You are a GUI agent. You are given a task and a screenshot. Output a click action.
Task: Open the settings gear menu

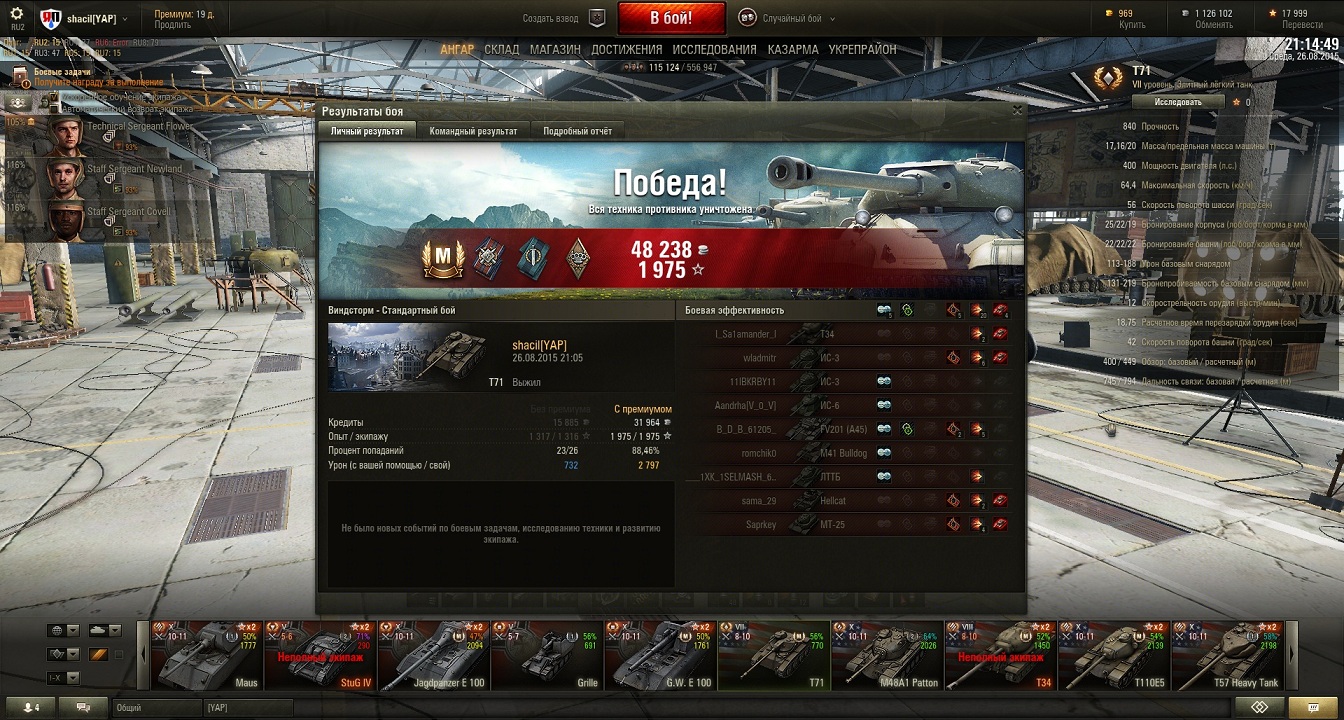point(16,14)
